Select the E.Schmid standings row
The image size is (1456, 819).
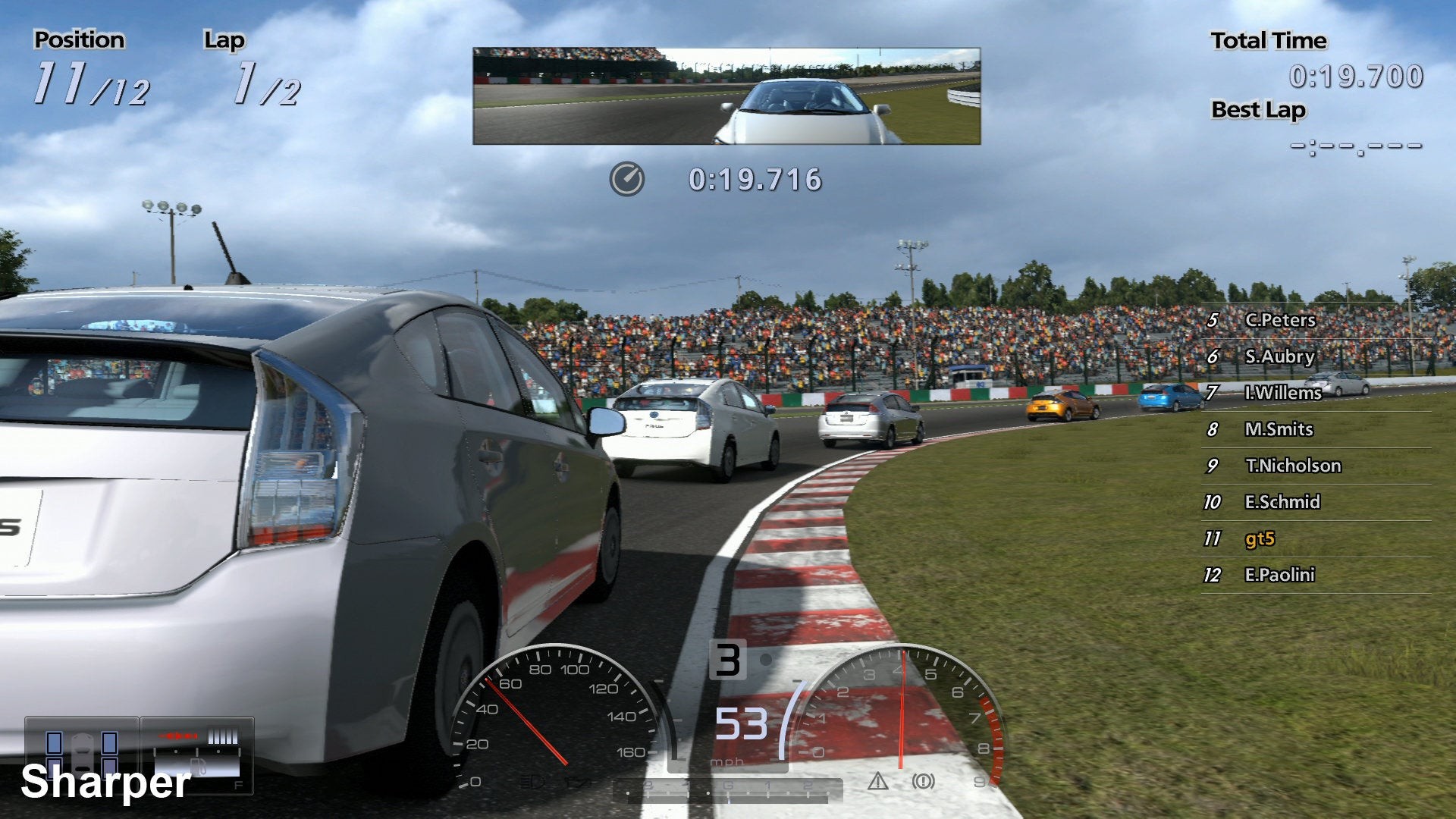click(x=1282, y=502)
